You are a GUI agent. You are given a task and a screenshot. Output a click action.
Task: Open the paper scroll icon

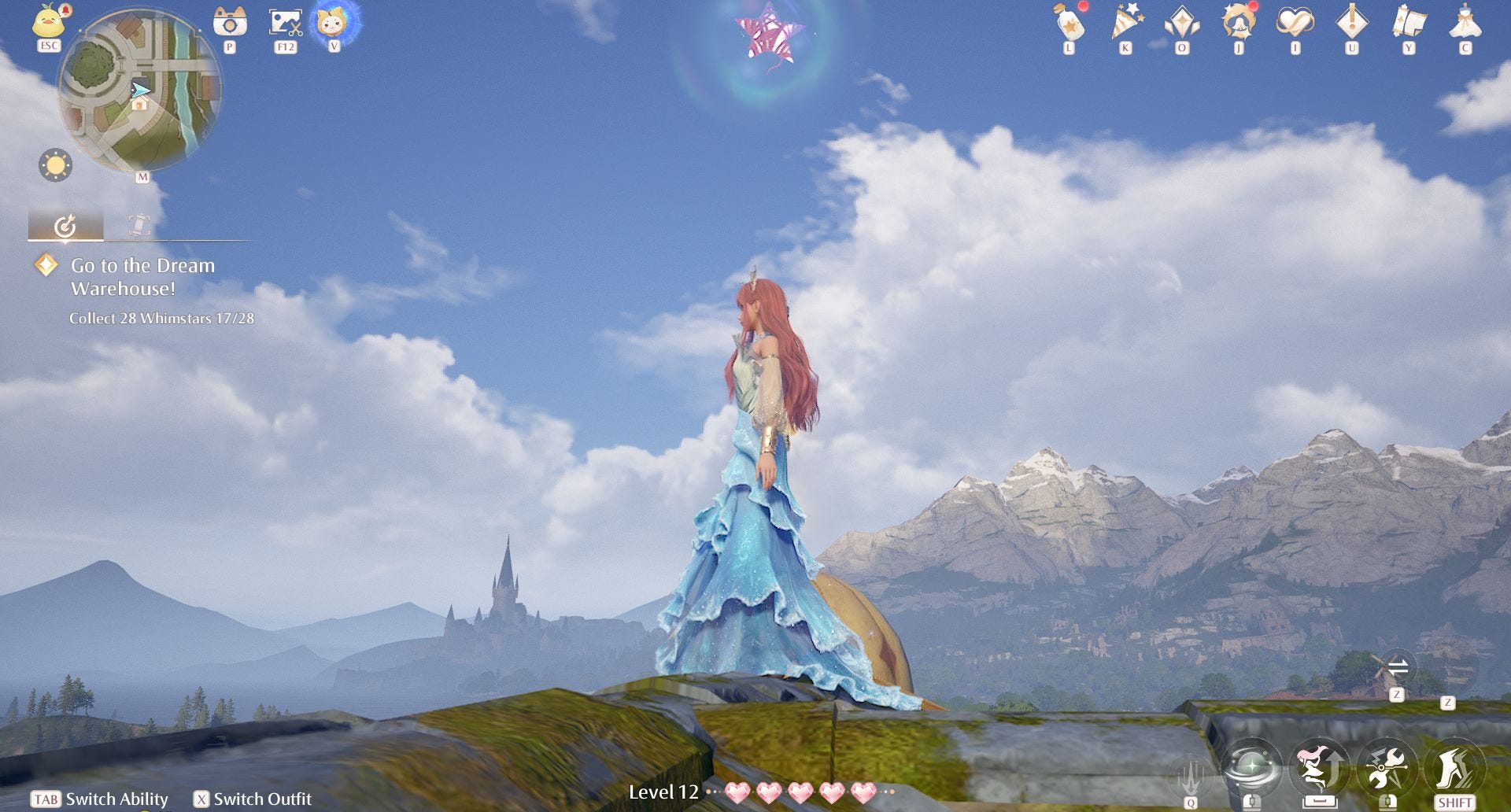point(1409,23)
